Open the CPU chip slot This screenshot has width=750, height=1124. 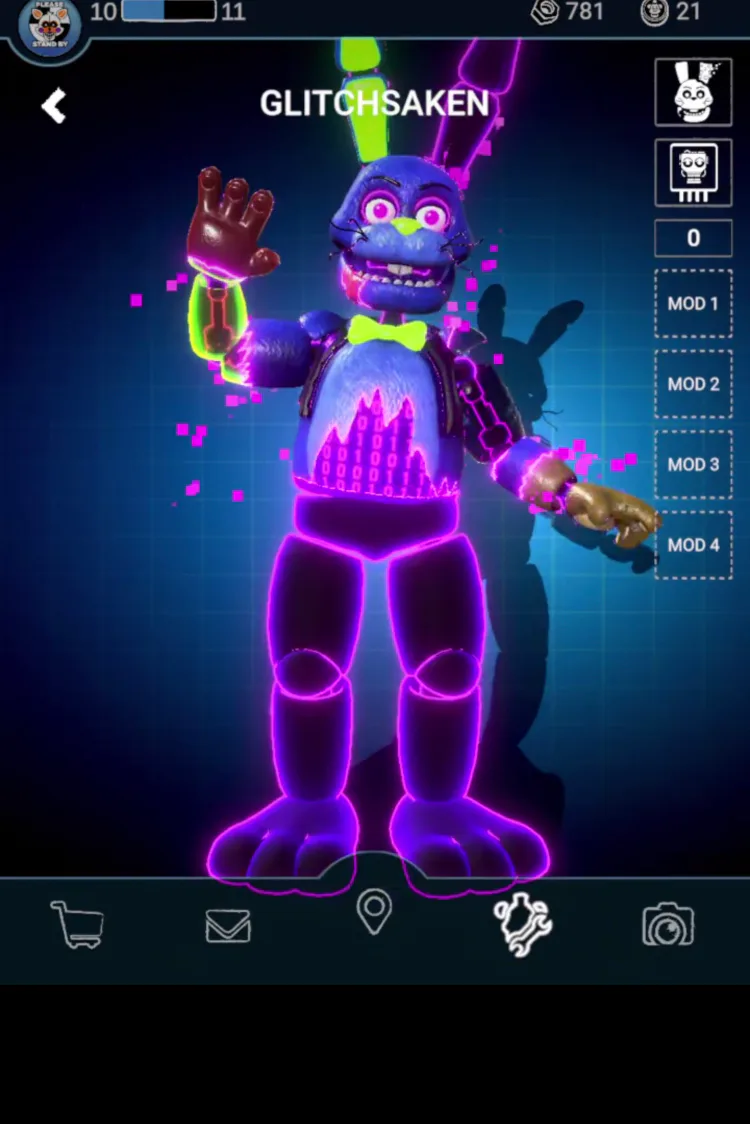coord(693,172)
